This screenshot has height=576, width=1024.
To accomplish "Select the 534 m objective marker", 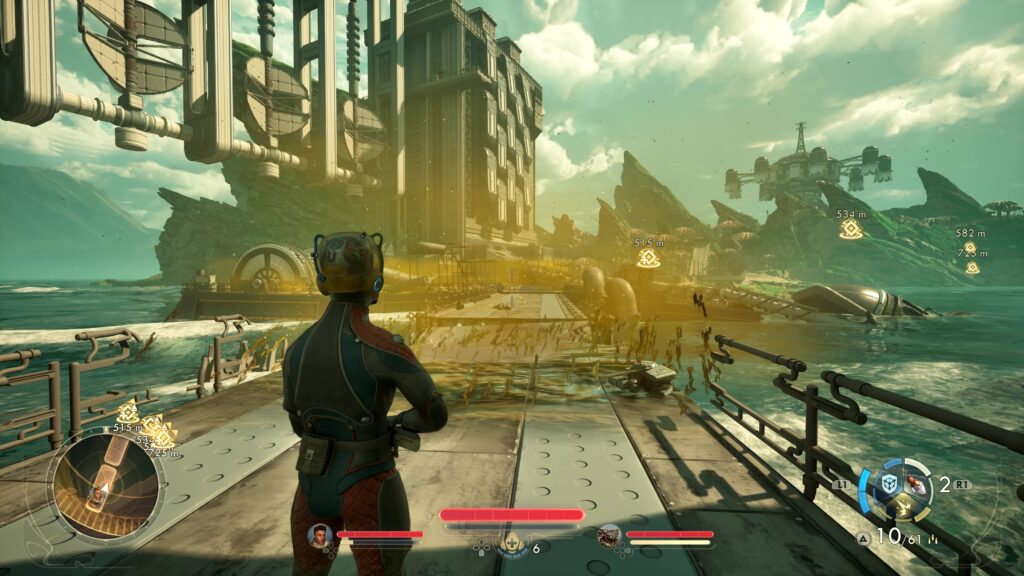I will click(x=851, y=229).
